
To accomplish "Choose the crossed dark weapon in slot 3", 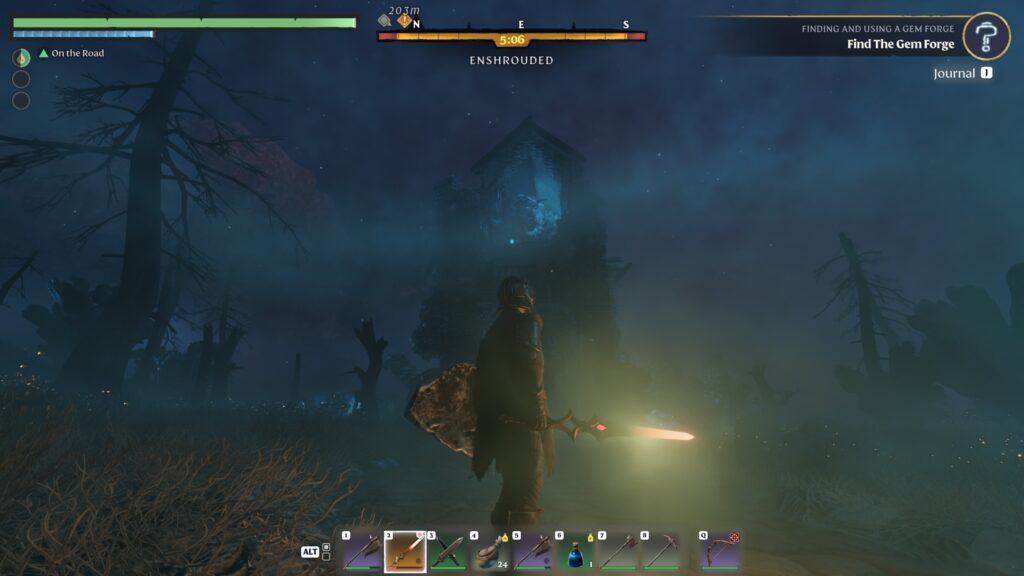I will (x=448, y=551).
